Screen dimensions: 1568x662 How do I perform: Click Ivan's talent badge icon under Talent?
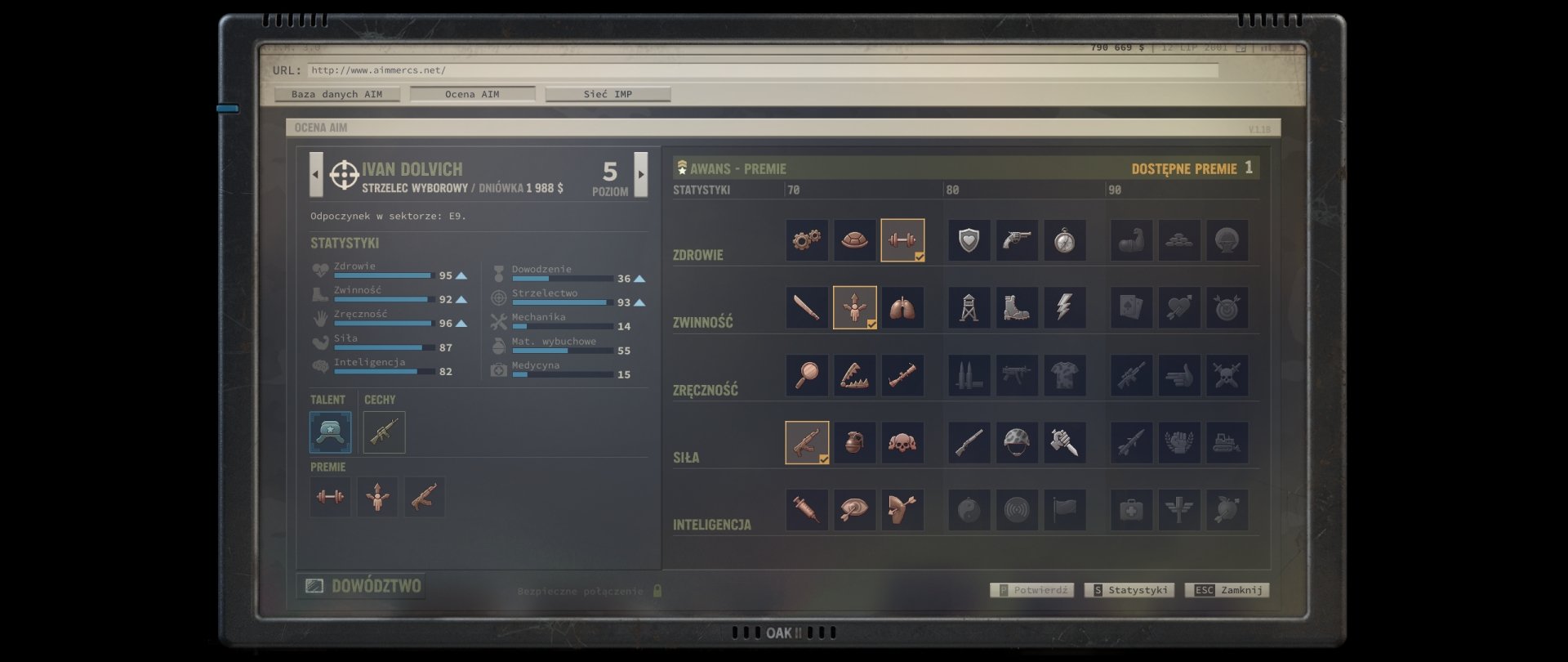(330, 432)
